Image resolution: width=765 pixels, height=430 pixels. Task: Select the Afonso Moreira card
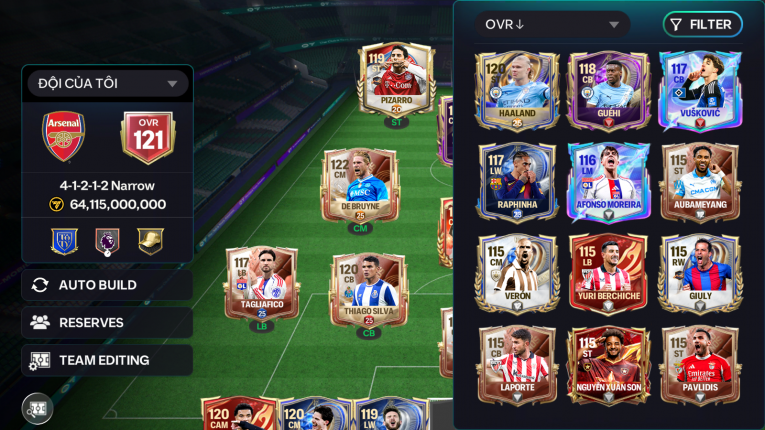pyautogui.click(x=608, y=183)
